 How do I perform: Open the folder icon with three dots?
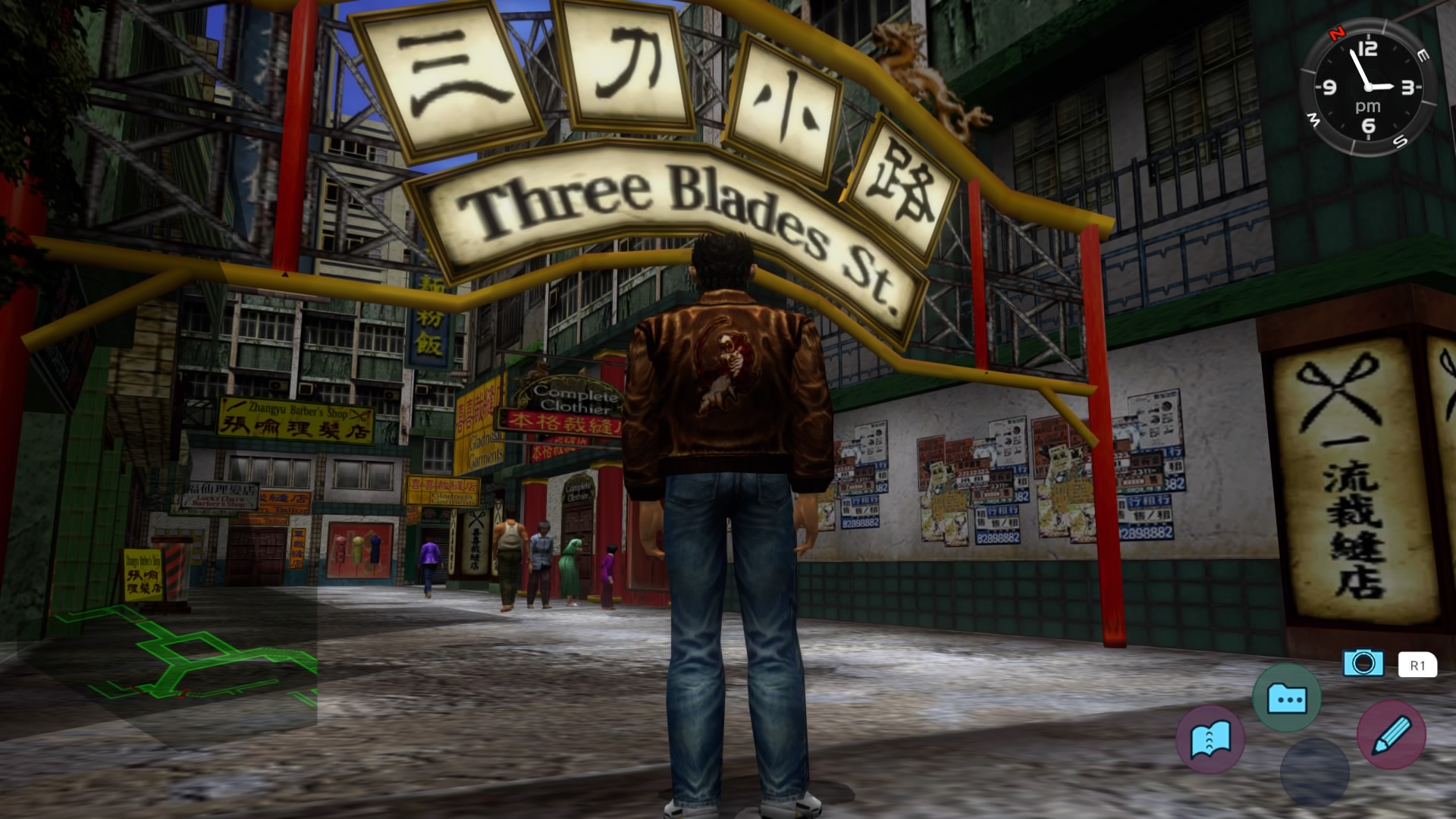point(1286,698)
